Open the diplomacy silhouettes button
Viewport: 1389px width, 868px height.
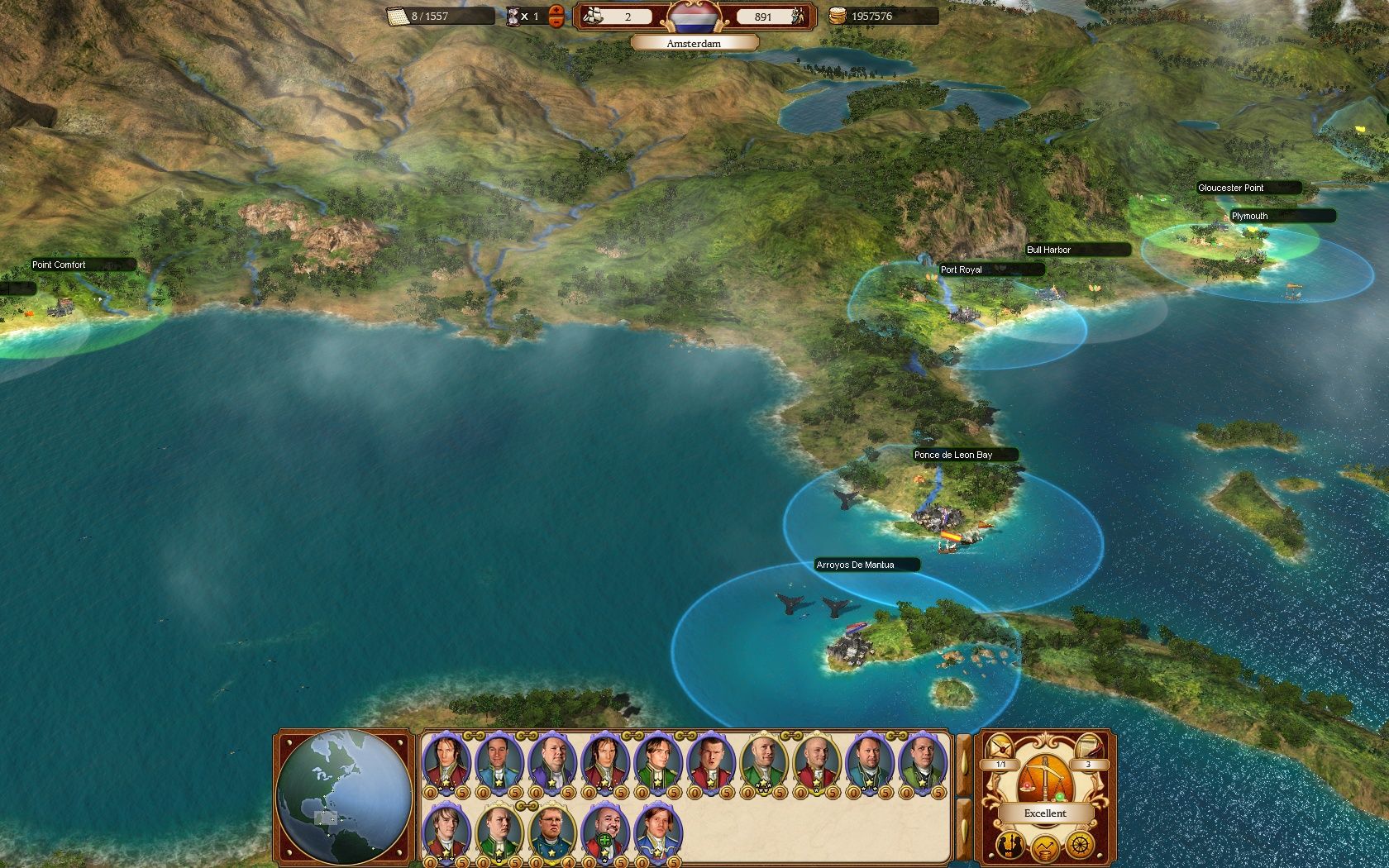tap(1011, 845)
